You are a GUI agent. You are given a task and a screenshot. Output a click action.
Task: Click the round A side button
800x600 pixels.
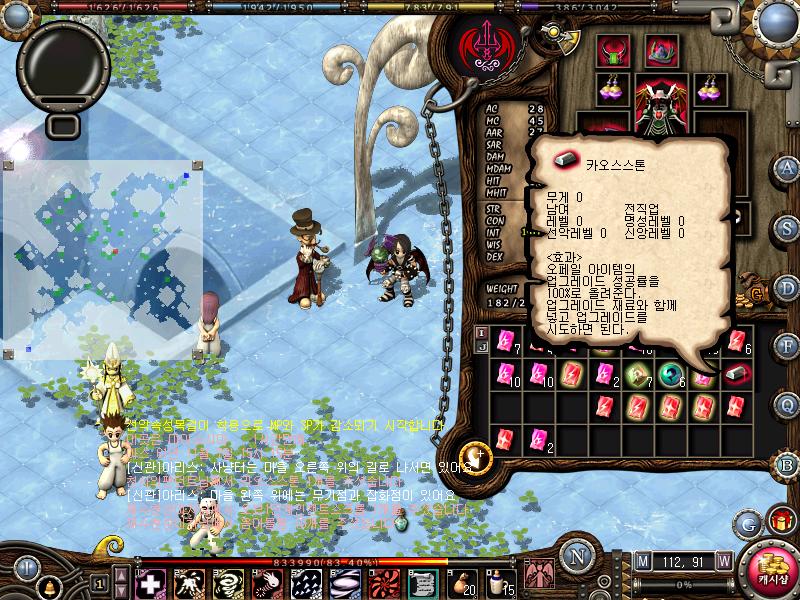click(x=787, y=167)
